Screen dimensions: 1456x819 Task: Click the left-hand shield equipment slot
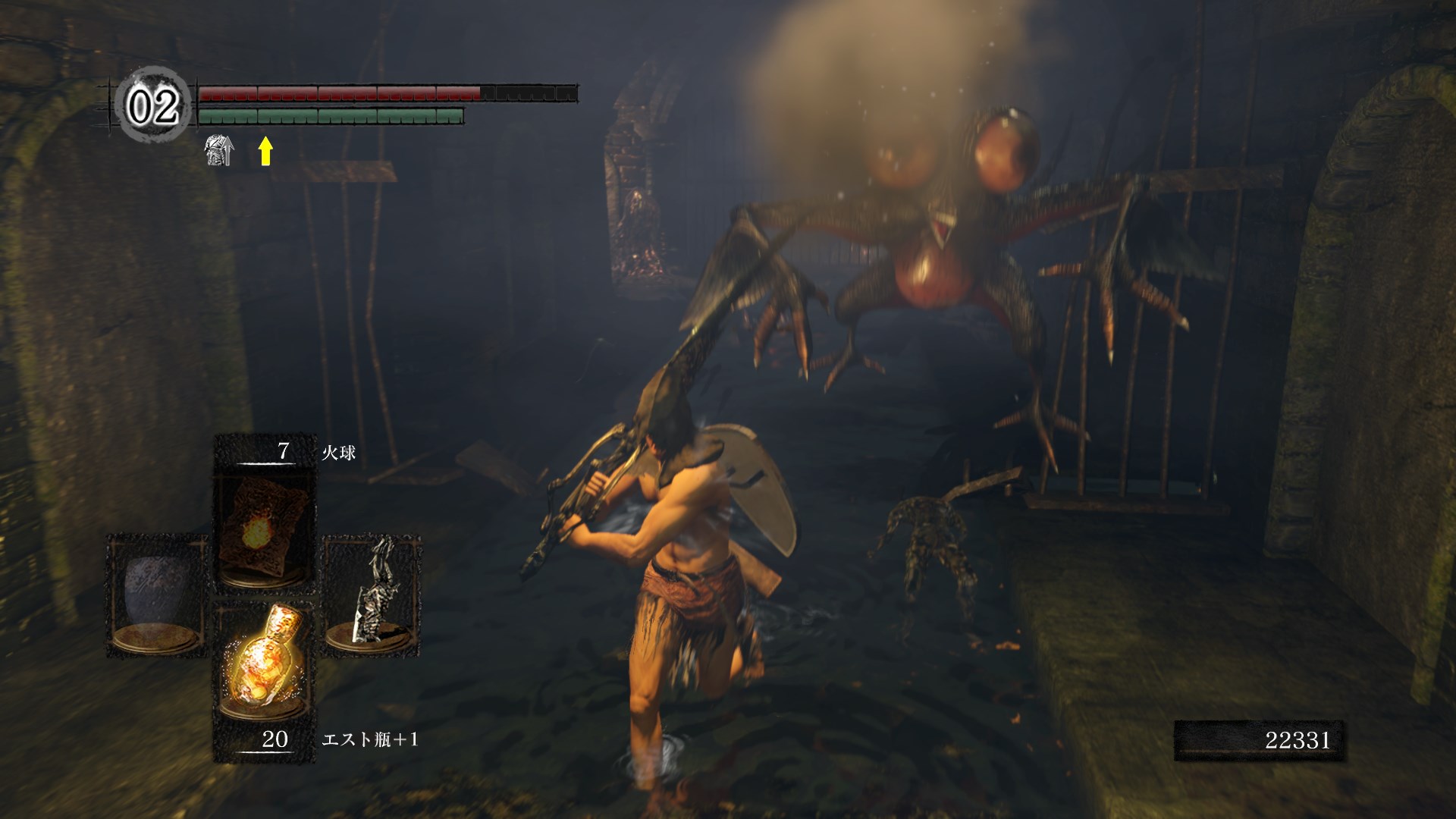[x=158, y=595]
